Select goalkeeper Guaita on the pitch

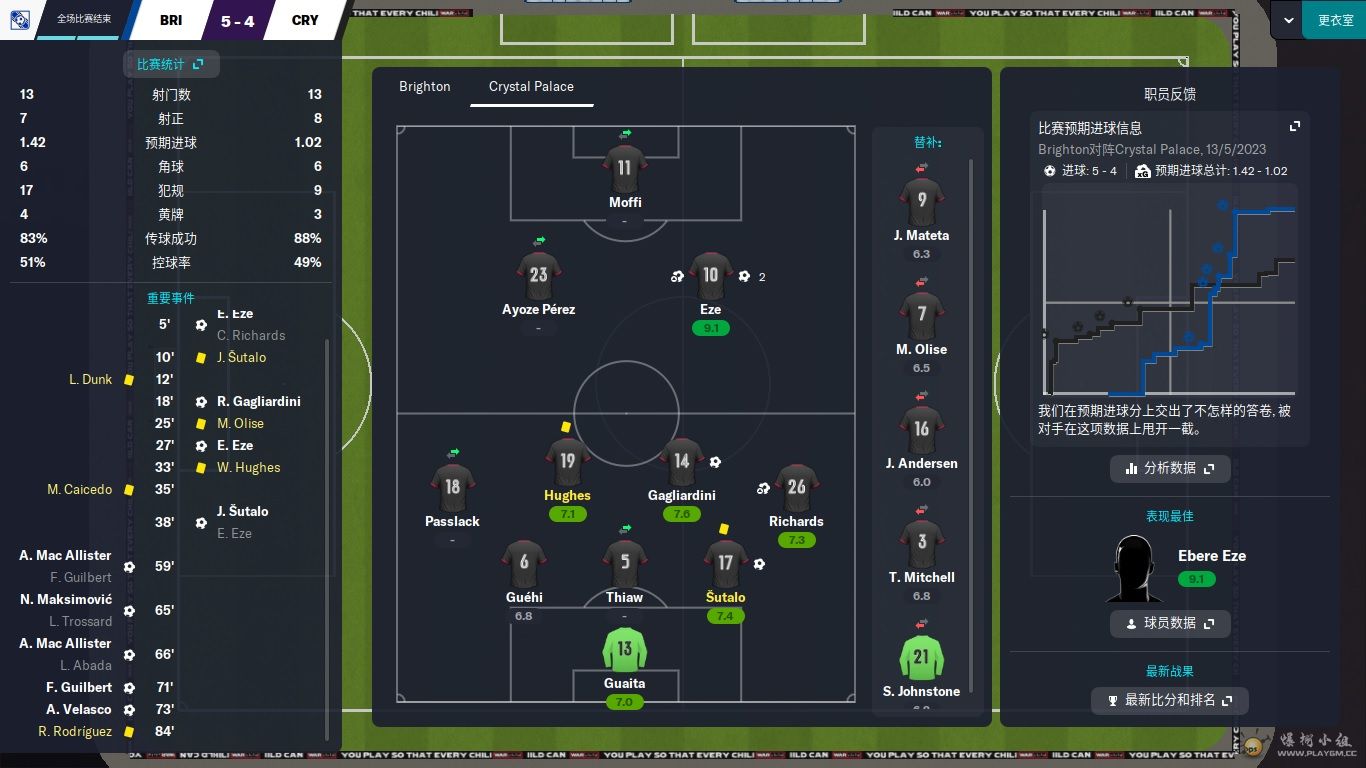[624, 650]
